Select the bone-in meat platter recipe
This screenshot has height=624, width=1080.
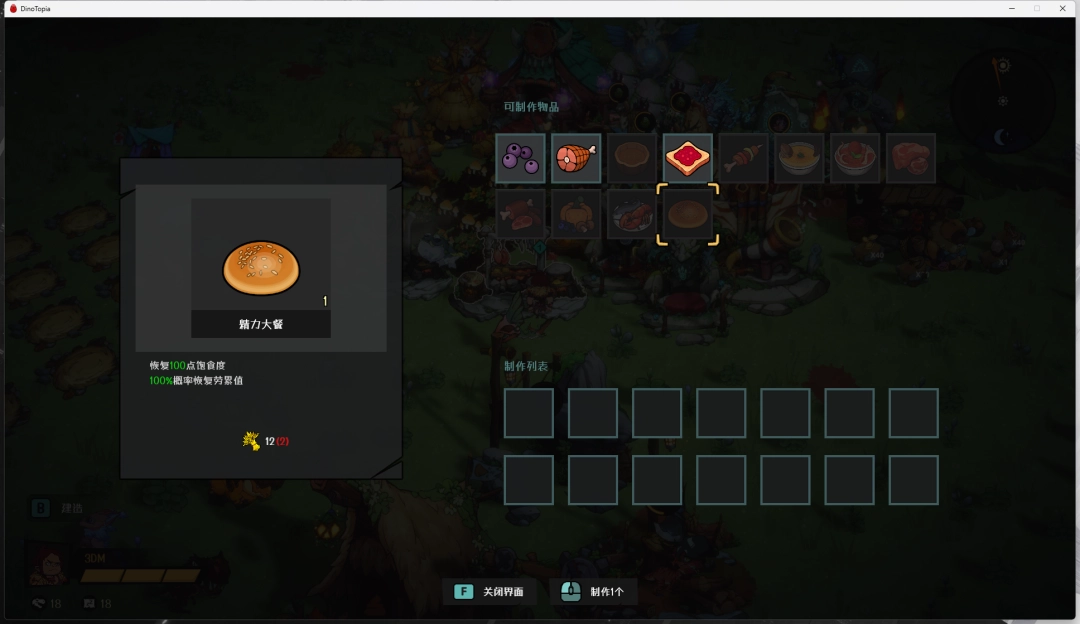point(521,214)
